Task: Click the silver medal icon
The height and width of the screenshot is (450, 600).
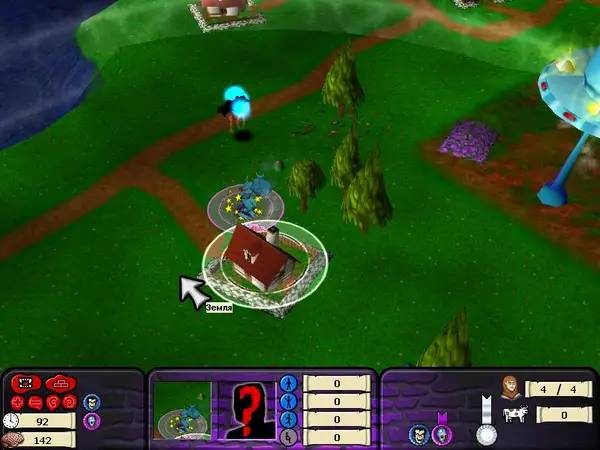Action: coord(486,432)
